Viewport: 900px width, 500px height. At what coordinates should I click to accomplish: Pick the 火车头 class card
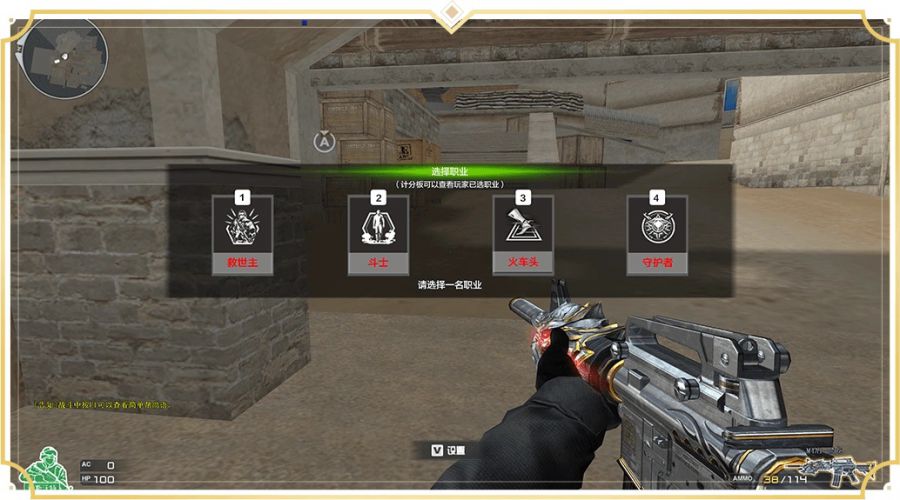point(523,236)
